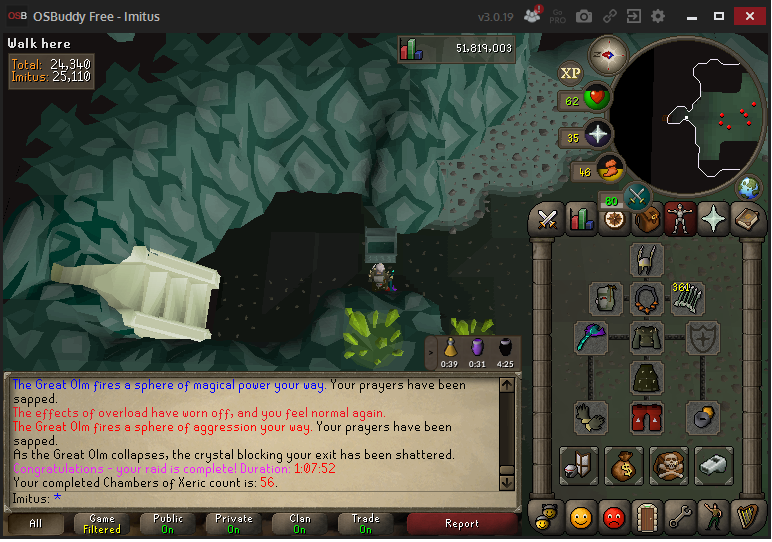Open the Magic spellbook tab
This screenshot has height=542, width=772.
pyautogui.click(x=745, y=219)
